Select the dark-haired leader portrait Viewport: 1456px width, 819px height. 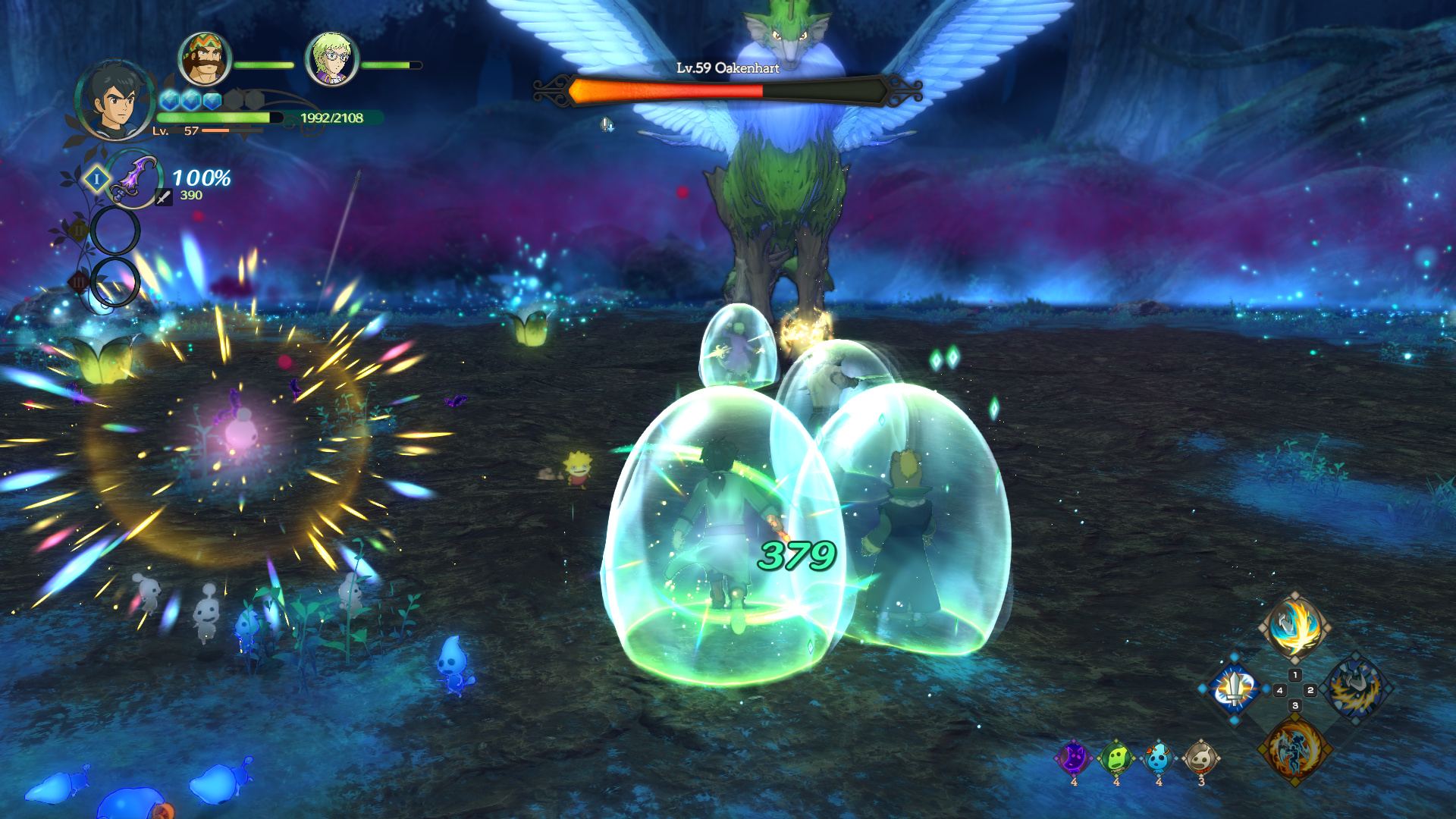coord(115,101)
